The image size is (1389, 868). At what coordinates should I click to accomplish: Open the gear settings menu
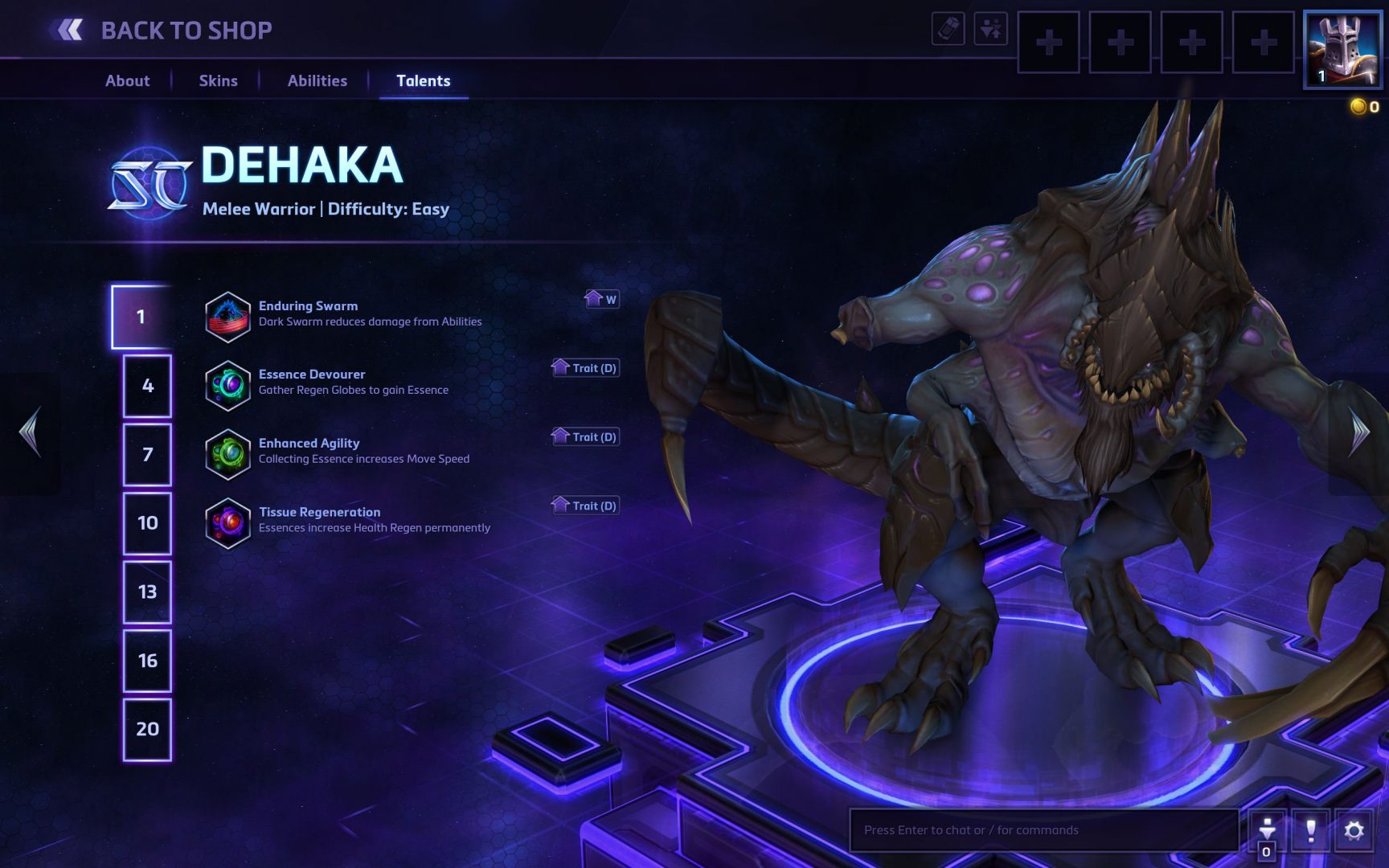click(x=1354, y=830)
